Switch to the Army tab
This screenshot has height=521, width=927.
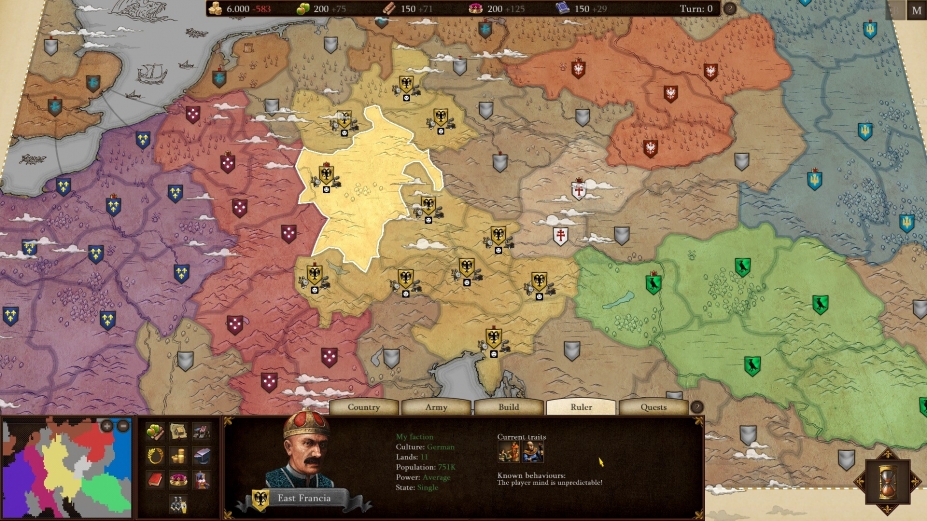tap(436, 407)
